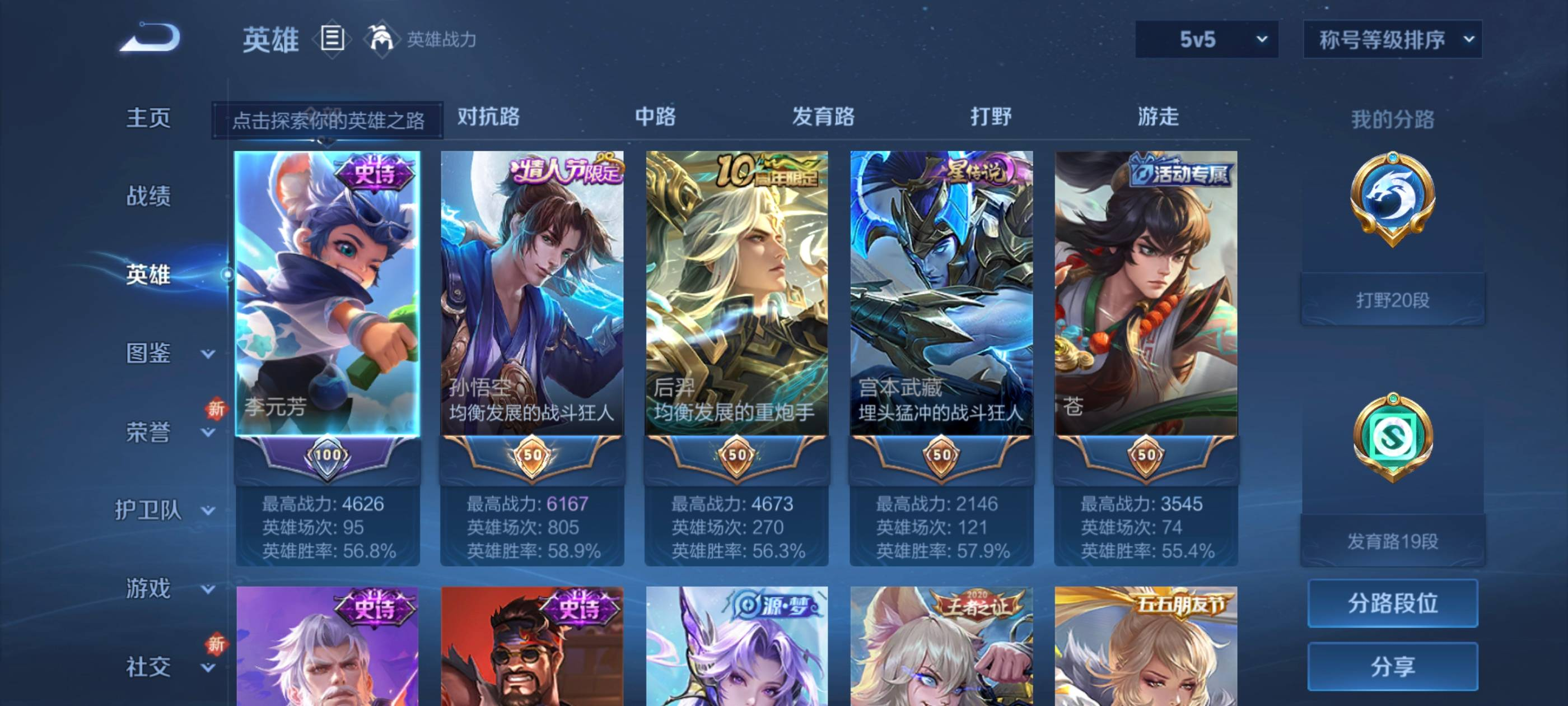The height and width of the screenshot is (706, 1568).
Task: Switch to the 中路 tab
Action: [655, 117]
